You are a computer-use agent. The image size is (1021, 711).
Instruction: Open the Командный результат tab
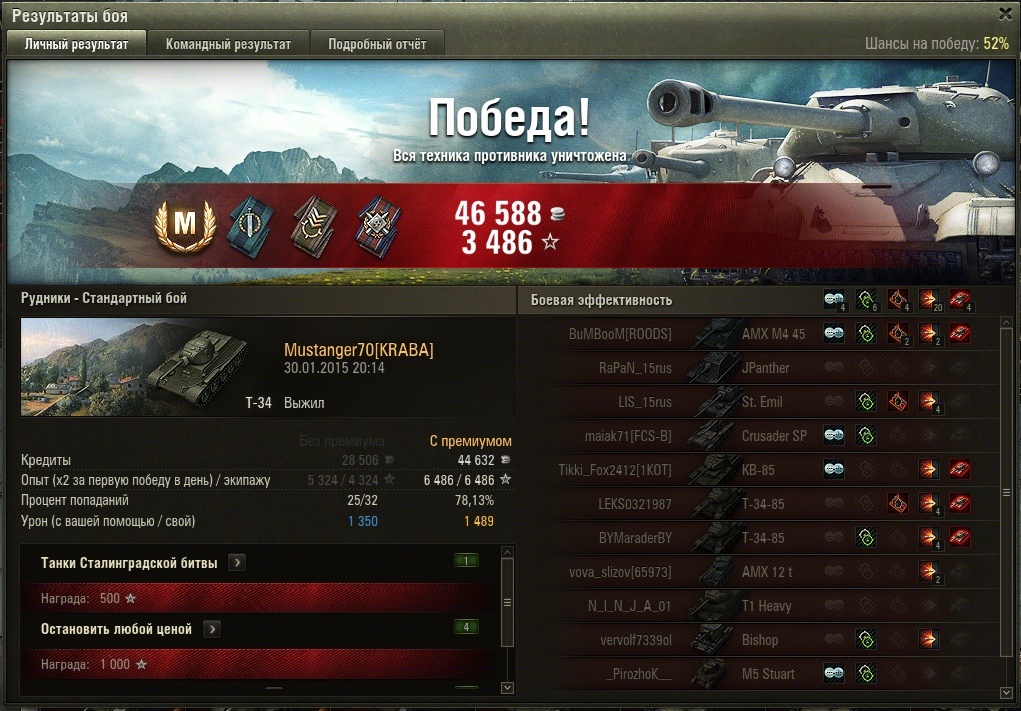tap(228, 44)
